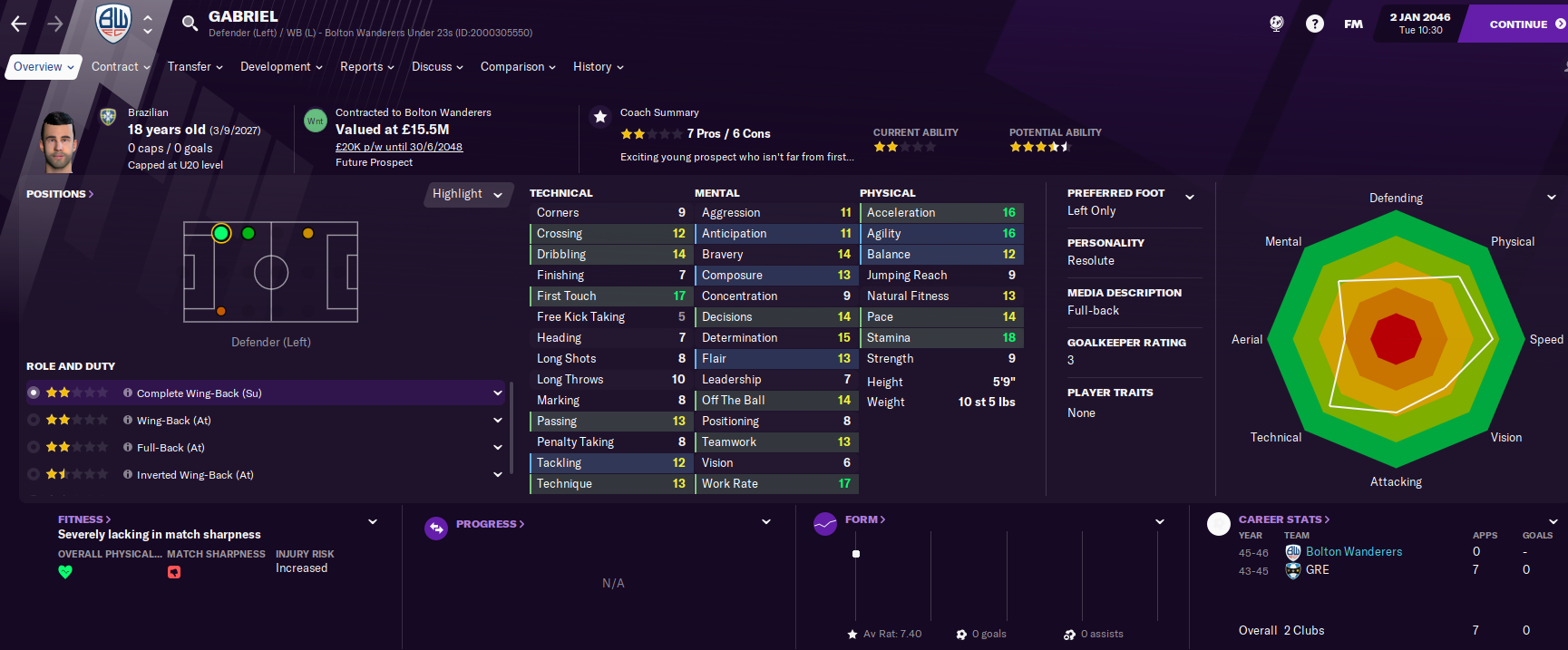
Task: Open the Highlight attributes dropdown
Action: tap(467, 194)
